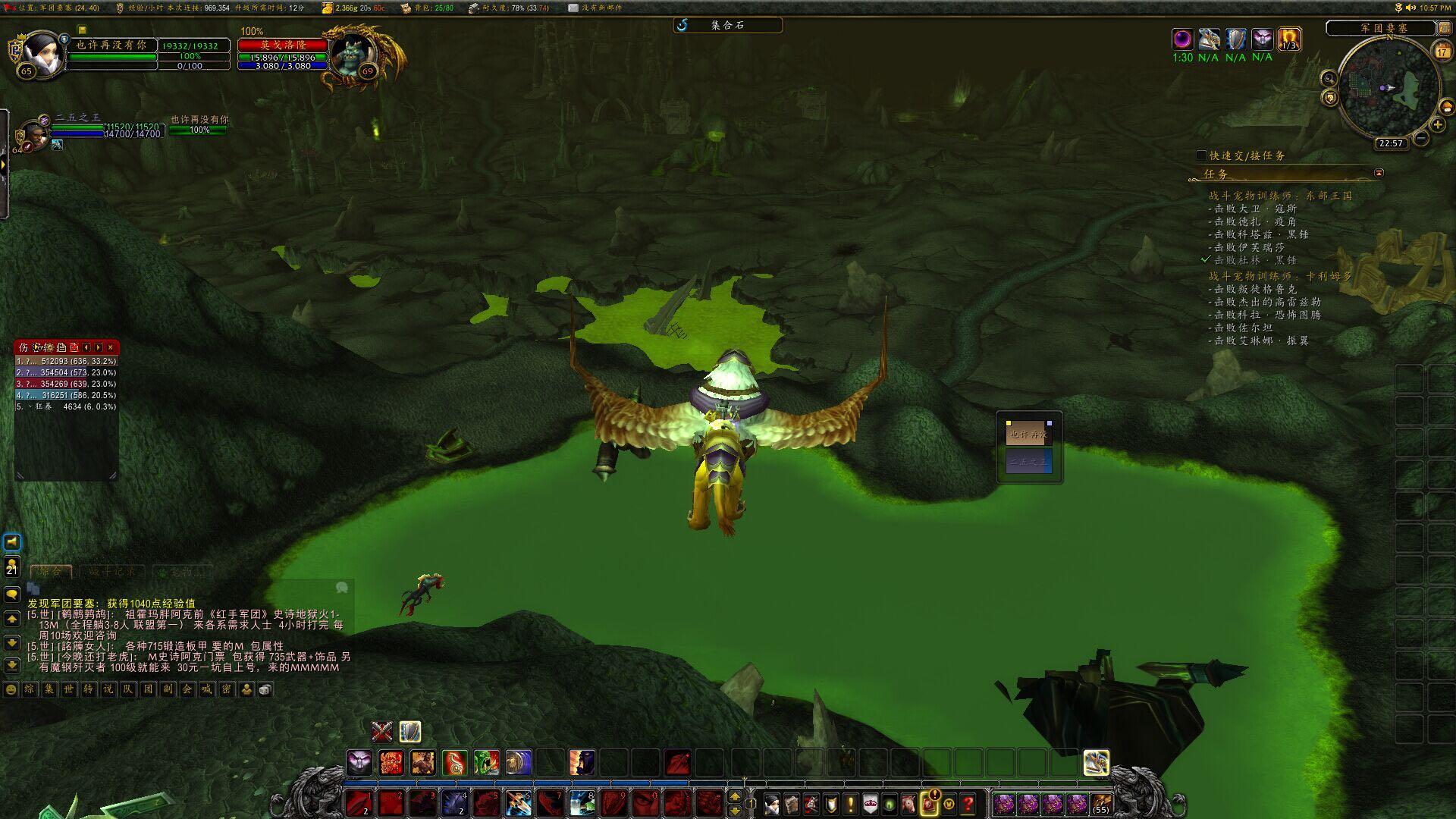The width and height of the screenshot is (1456, 819).
Task: Click the target portrait 莫戈洛隆
Action: (353, 53)
